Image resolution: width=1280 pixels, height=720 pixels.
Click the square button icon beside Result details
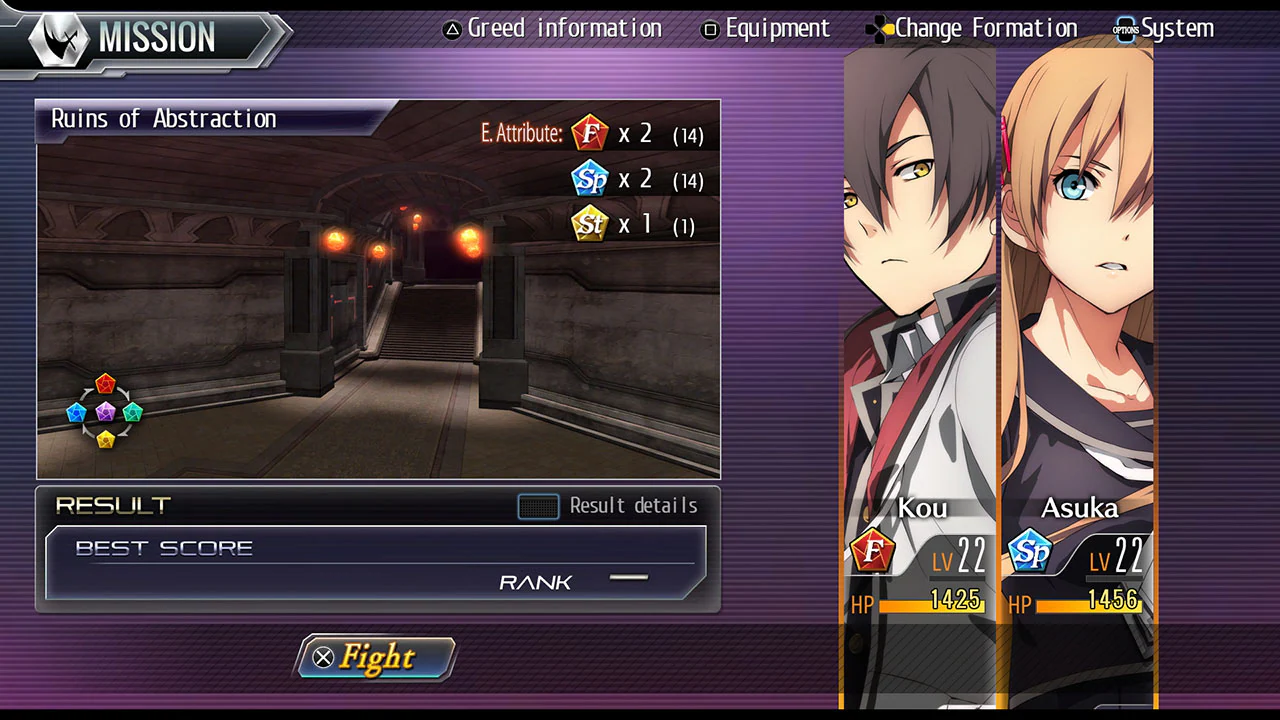pos(538,506)
